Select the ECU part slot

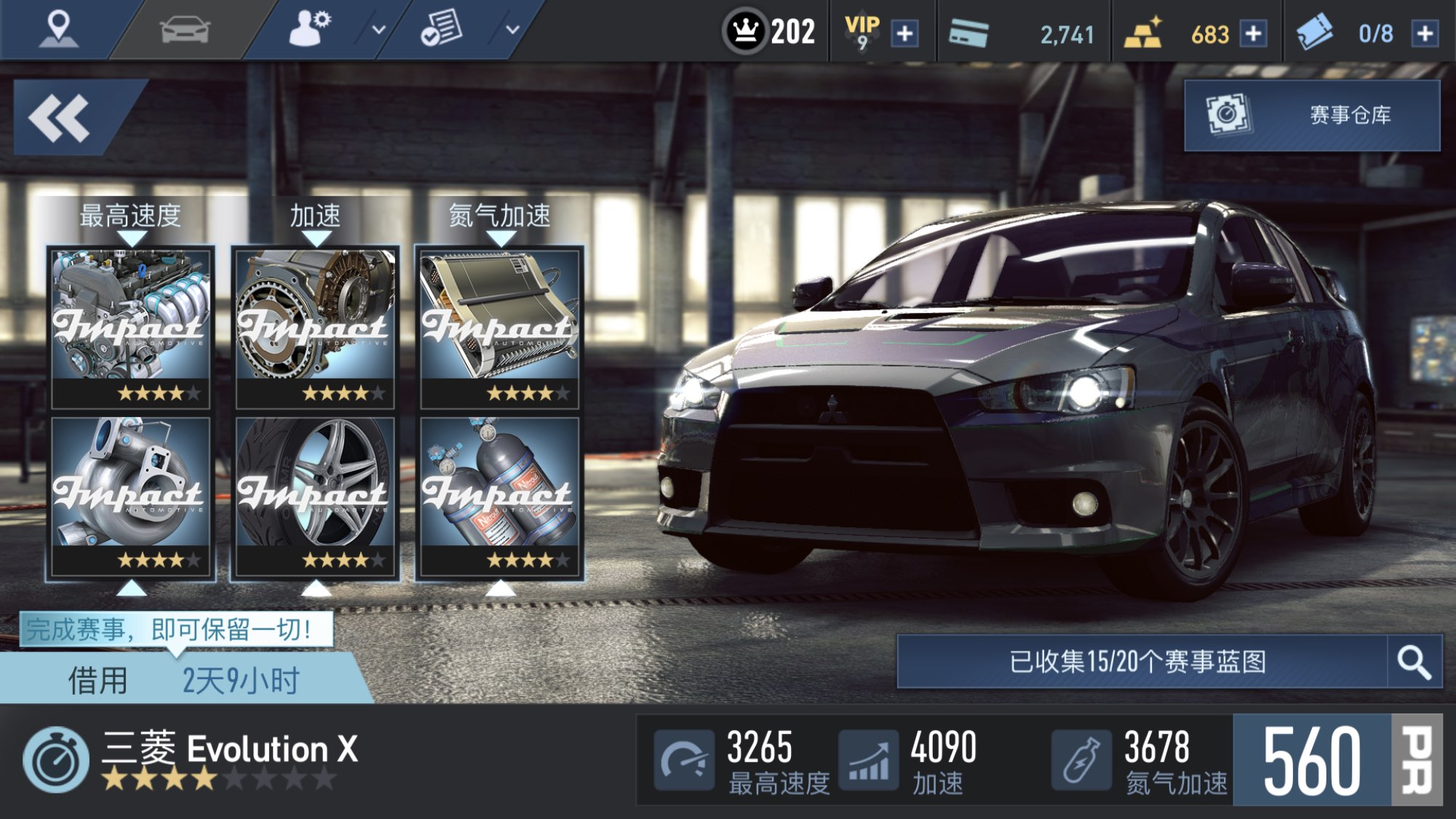click(500, 327)
